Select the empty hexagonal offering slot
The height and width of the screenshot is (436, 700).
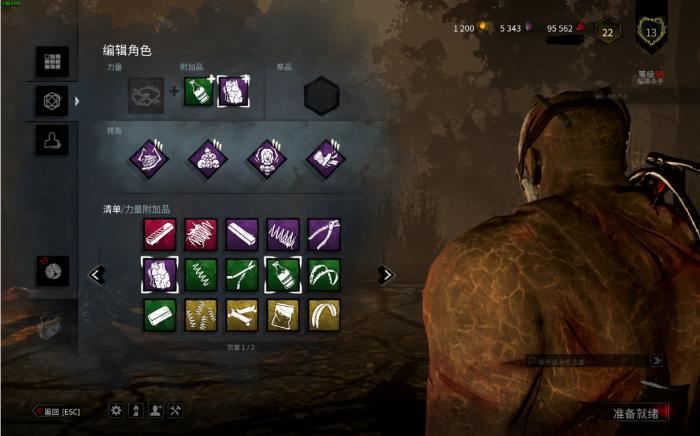tap(322, 96)
